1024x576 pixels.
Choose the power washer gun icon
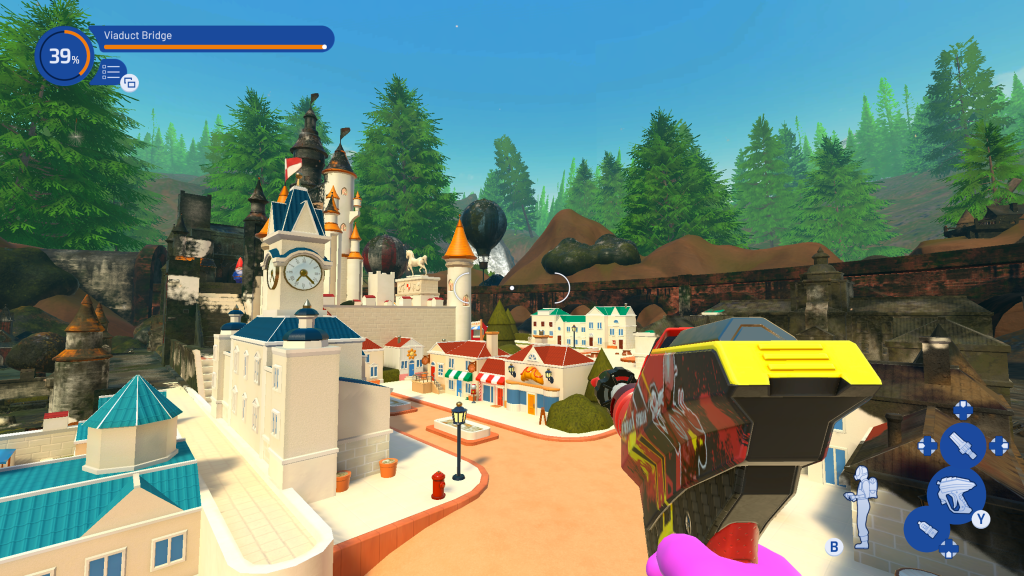click(955, 491)
